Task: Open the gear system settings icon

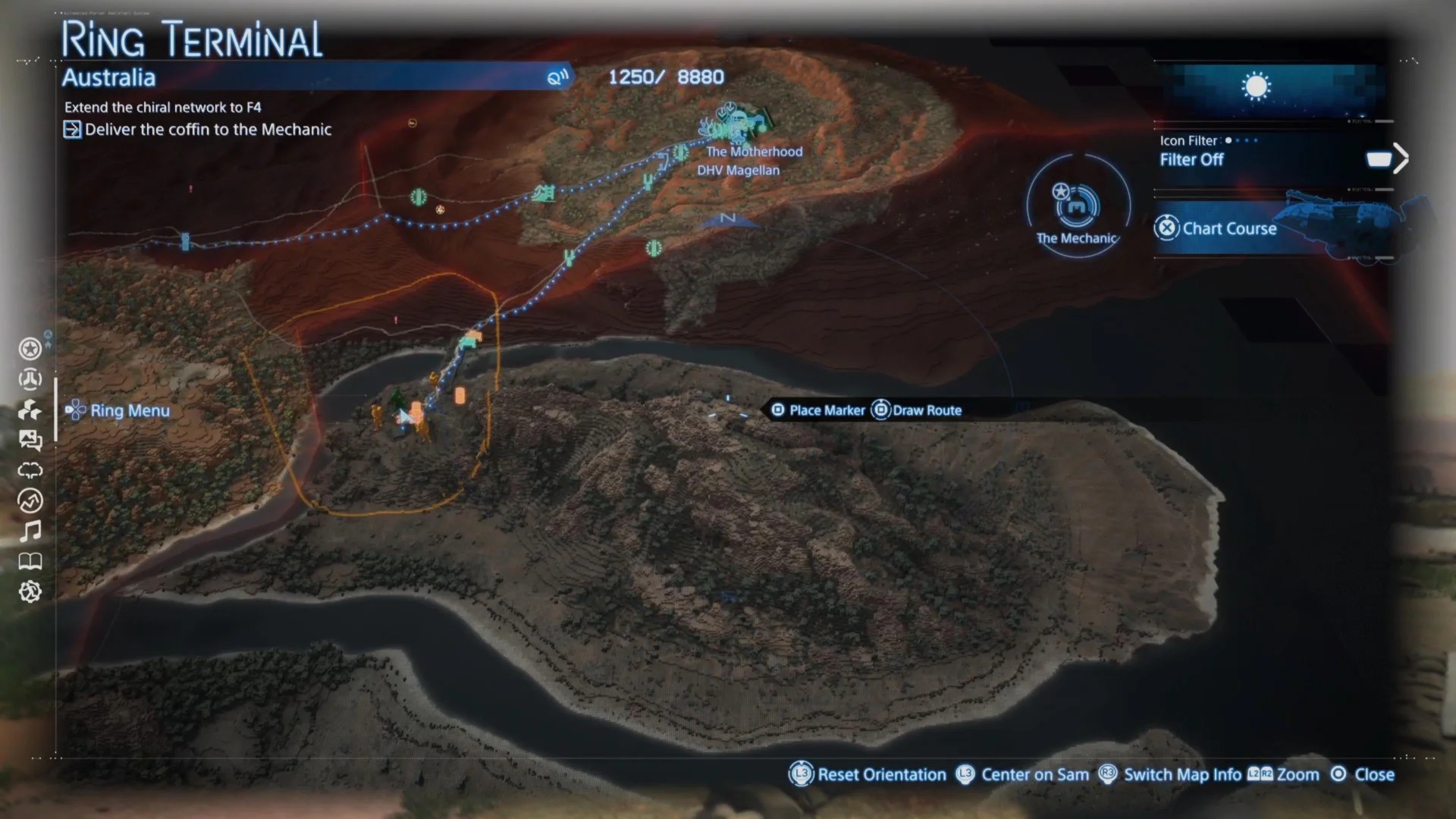Action: tap(30, 591)
